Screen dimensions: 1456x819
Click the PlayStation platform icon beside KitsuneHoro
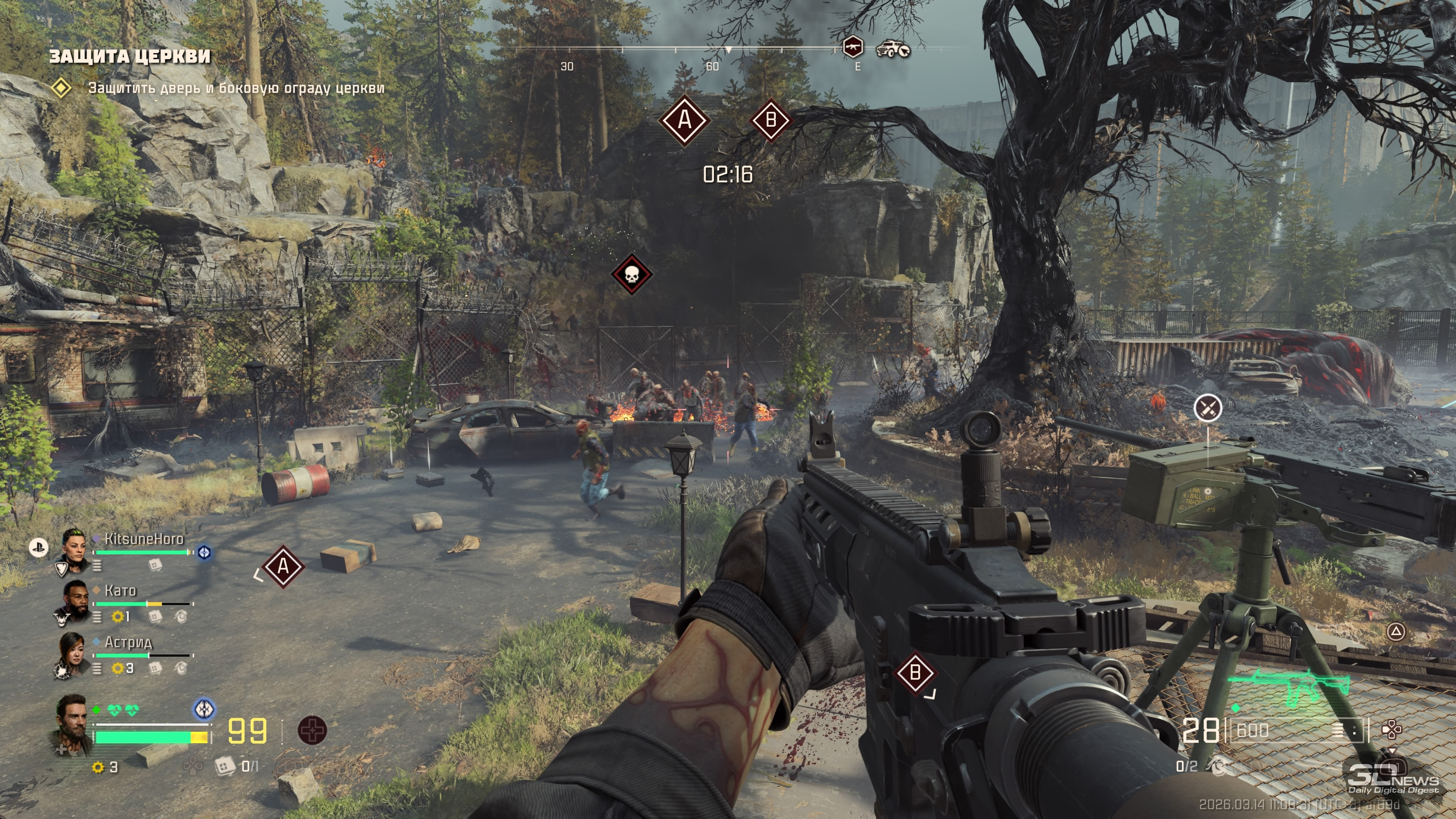click(38, 547)
